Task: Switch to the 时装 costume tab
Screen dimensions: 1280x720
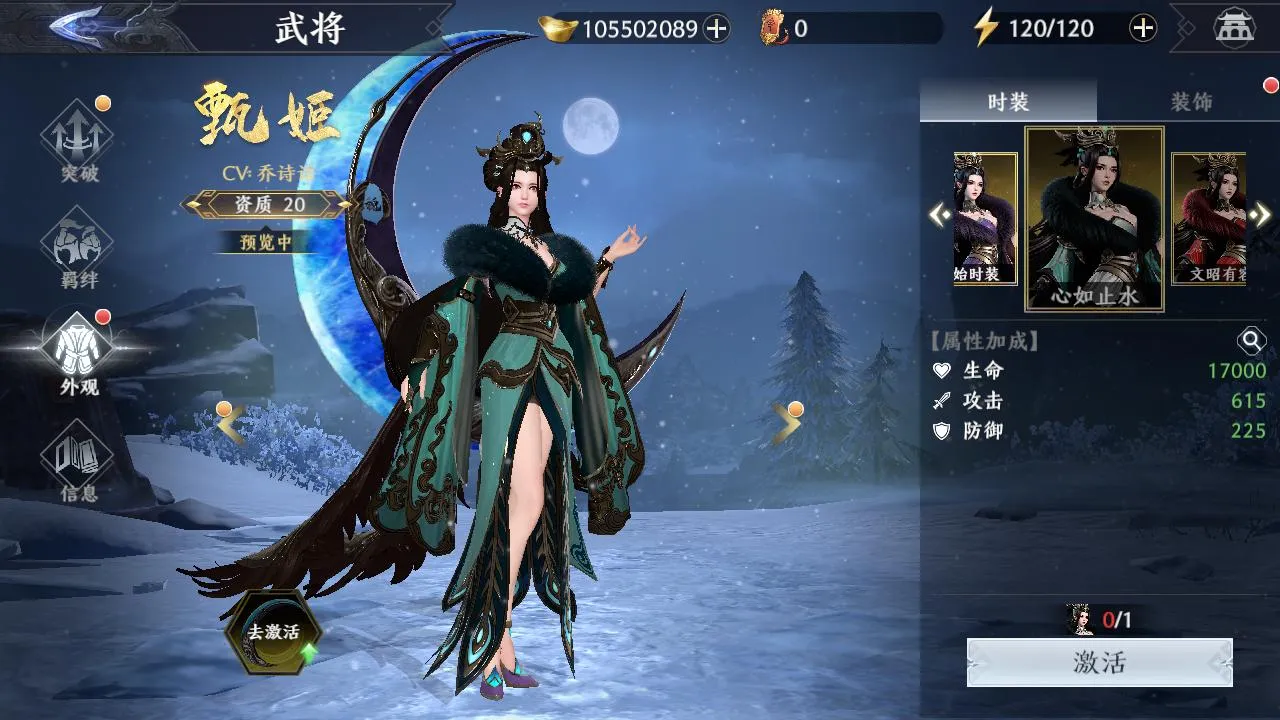Action: coord(1007,102)
